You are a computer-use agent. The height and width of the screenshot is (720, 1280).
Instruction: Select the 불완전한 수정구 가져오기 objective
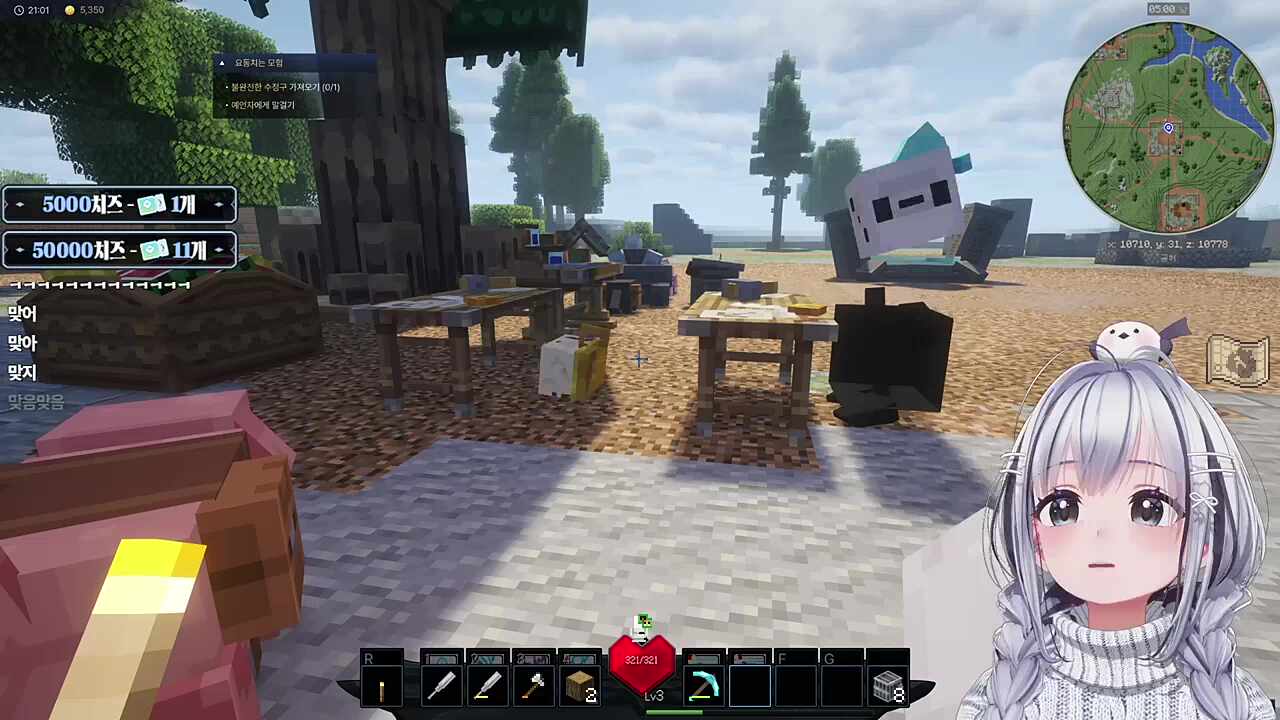click(286, 87)
